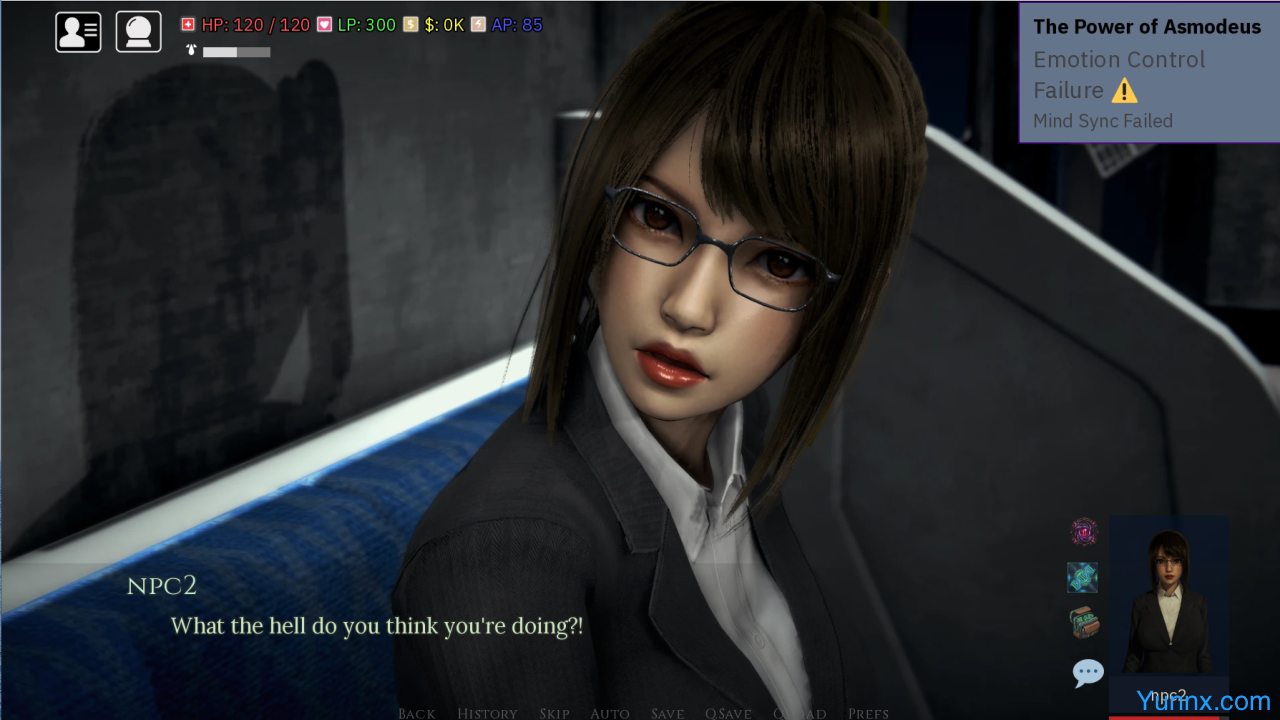Click the speech bubble chat icon

(x=1087, y=672)
